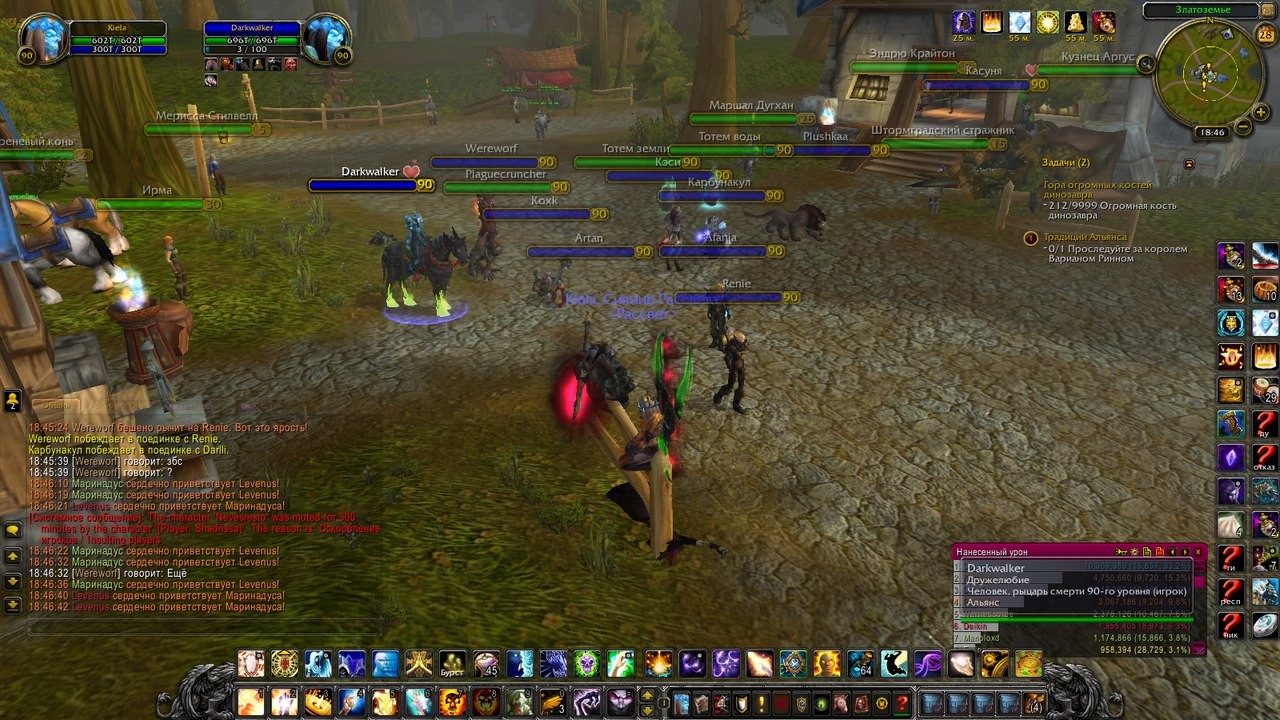Select Kiela's player portrait
Viewport: 1280px width, 720px height.
click(43, 40)
